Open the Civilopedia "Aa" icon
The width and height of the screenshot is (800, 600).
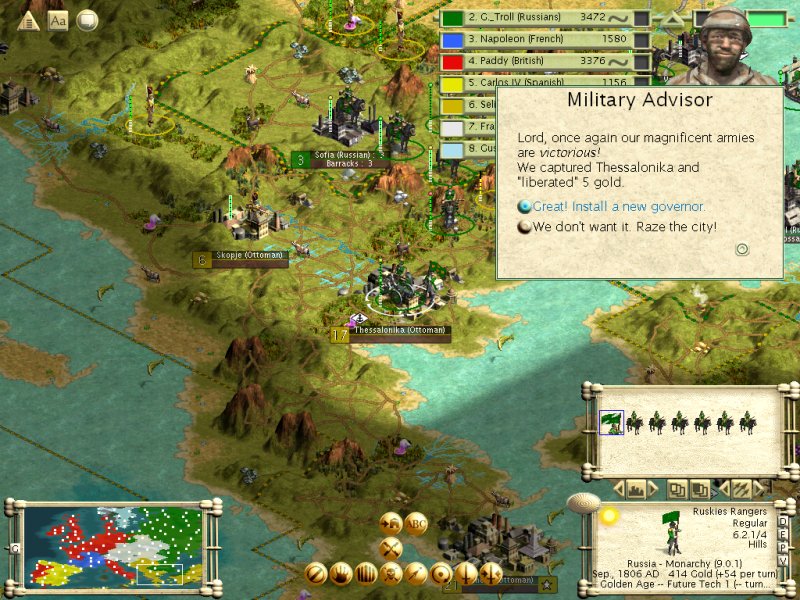[58, 20]
